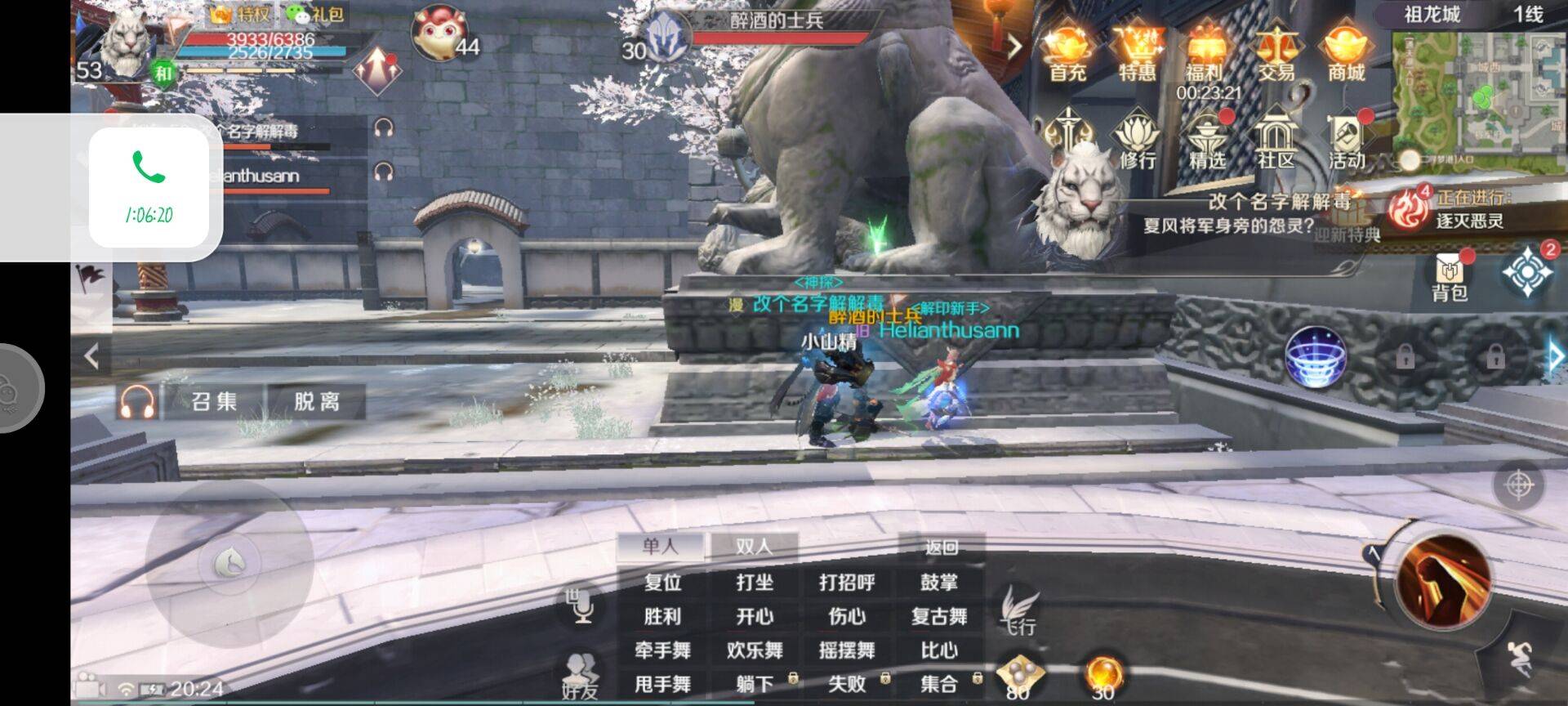Open the 交易 trading menu

(x=1276, y=53)
